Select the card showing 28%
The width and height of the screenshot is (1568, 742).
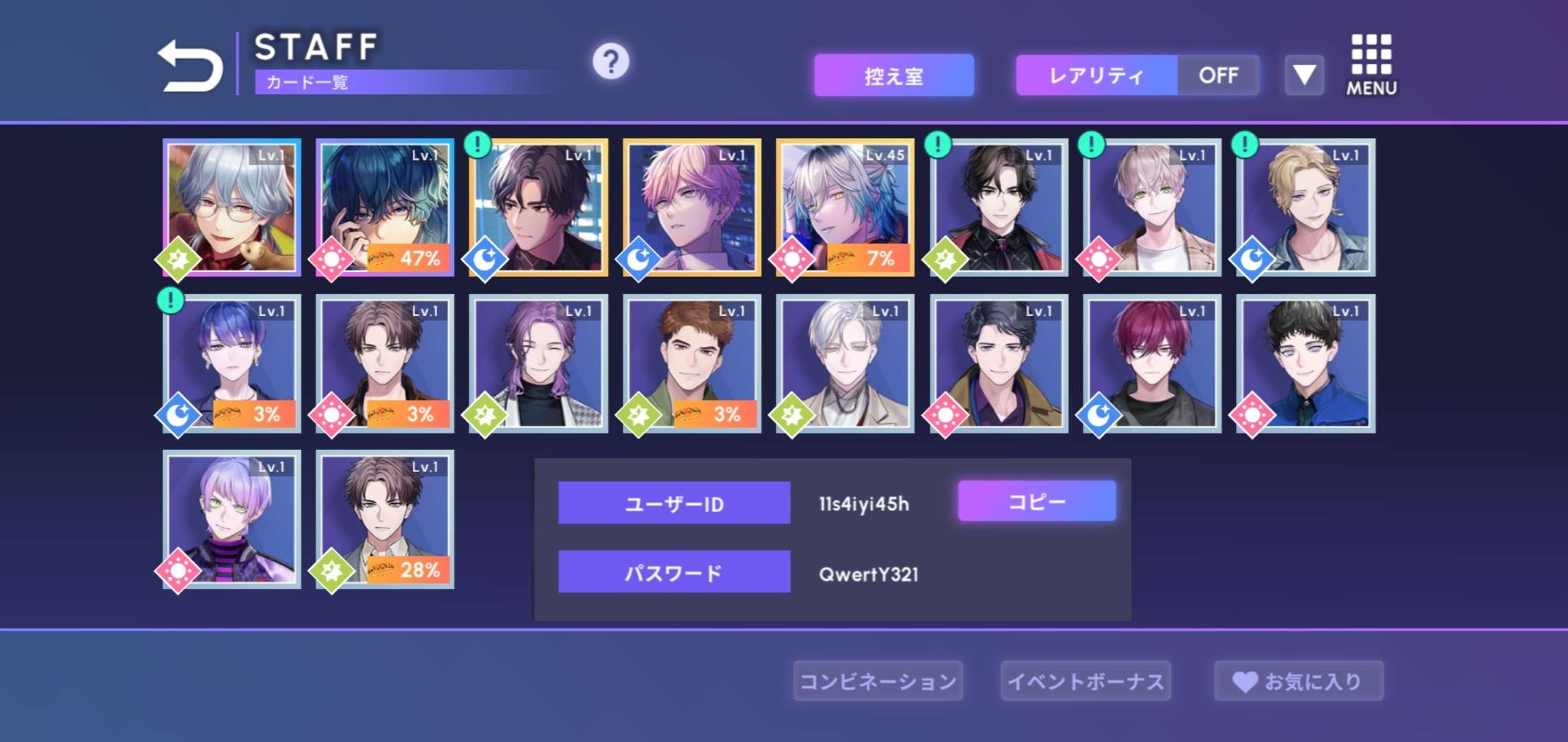point(385,519)
